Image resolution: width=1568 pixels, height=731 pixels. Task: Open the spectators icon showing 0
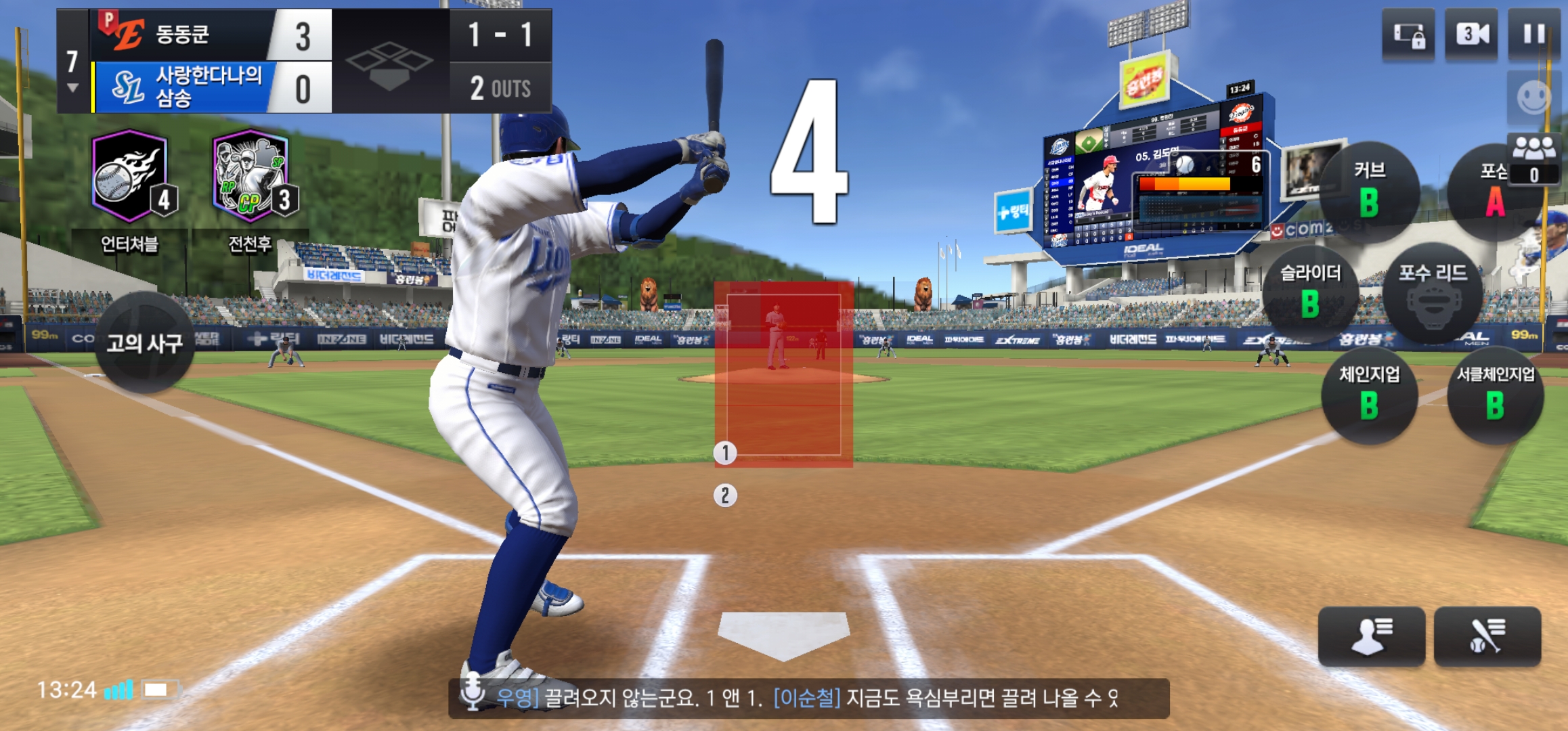point(1534,160)
